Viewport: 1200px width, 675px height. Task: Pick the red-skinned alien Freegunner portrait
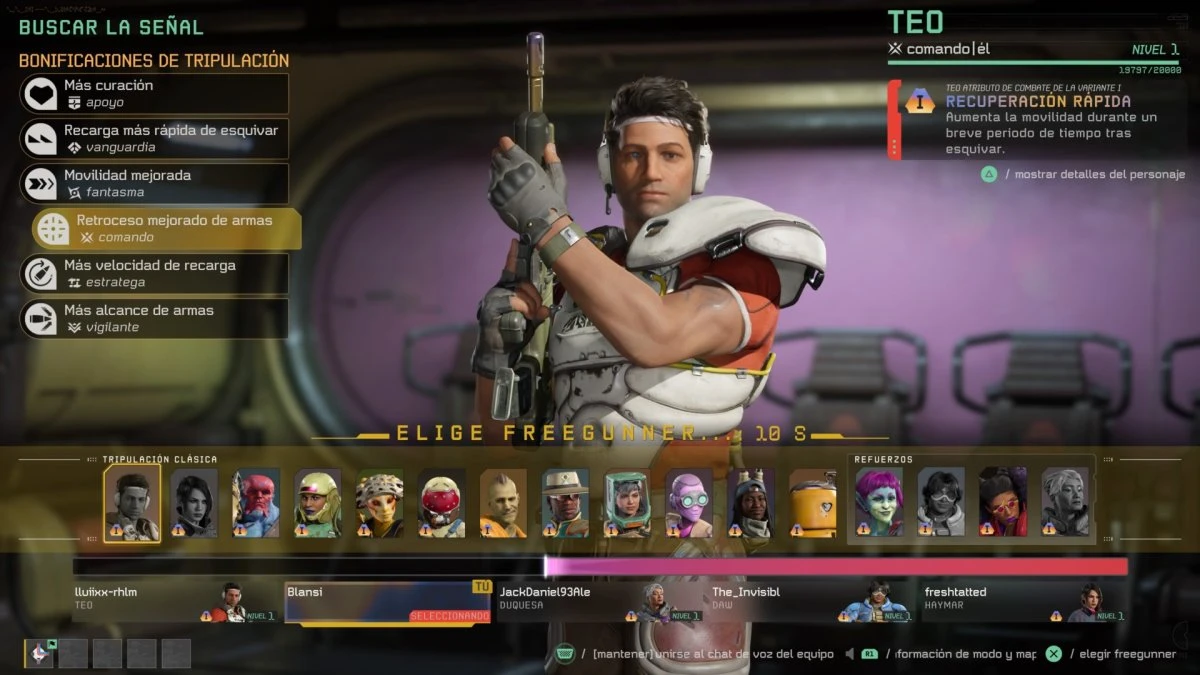(x=256, y=502)
